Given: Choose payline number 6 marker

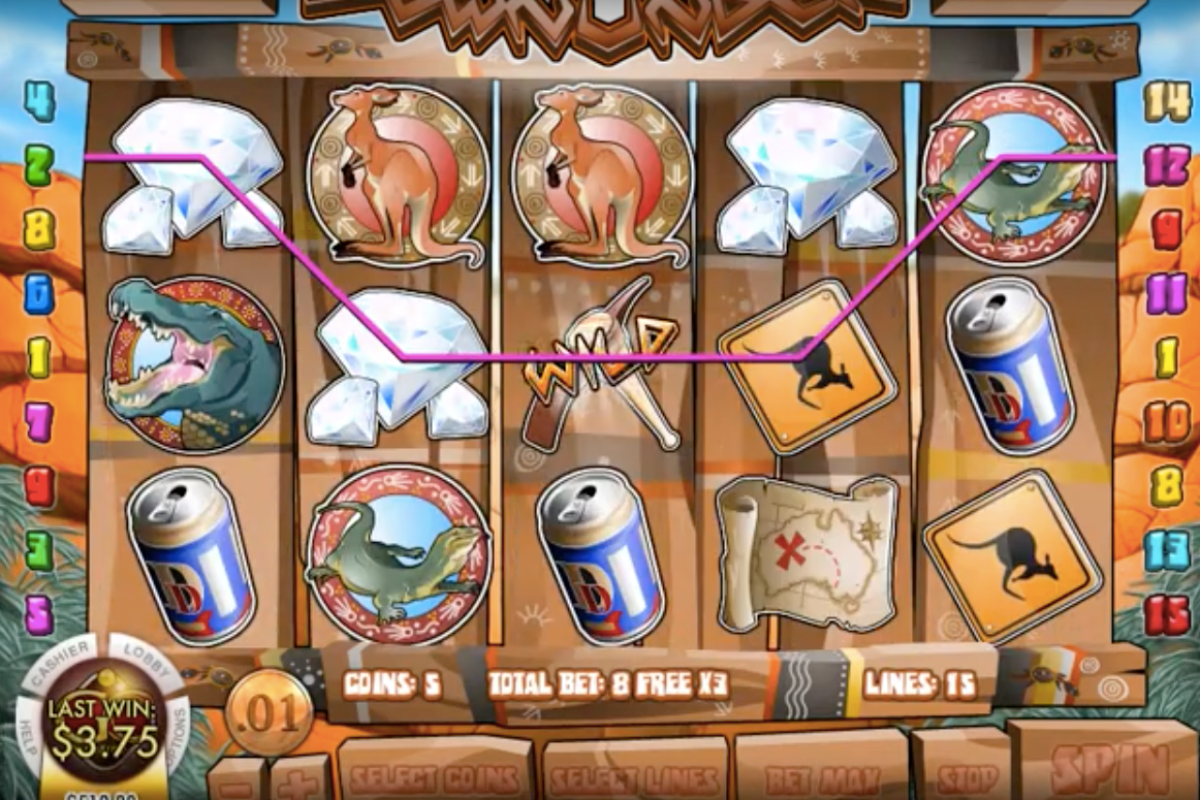Looking at the screenshot, I should [39, 293].
